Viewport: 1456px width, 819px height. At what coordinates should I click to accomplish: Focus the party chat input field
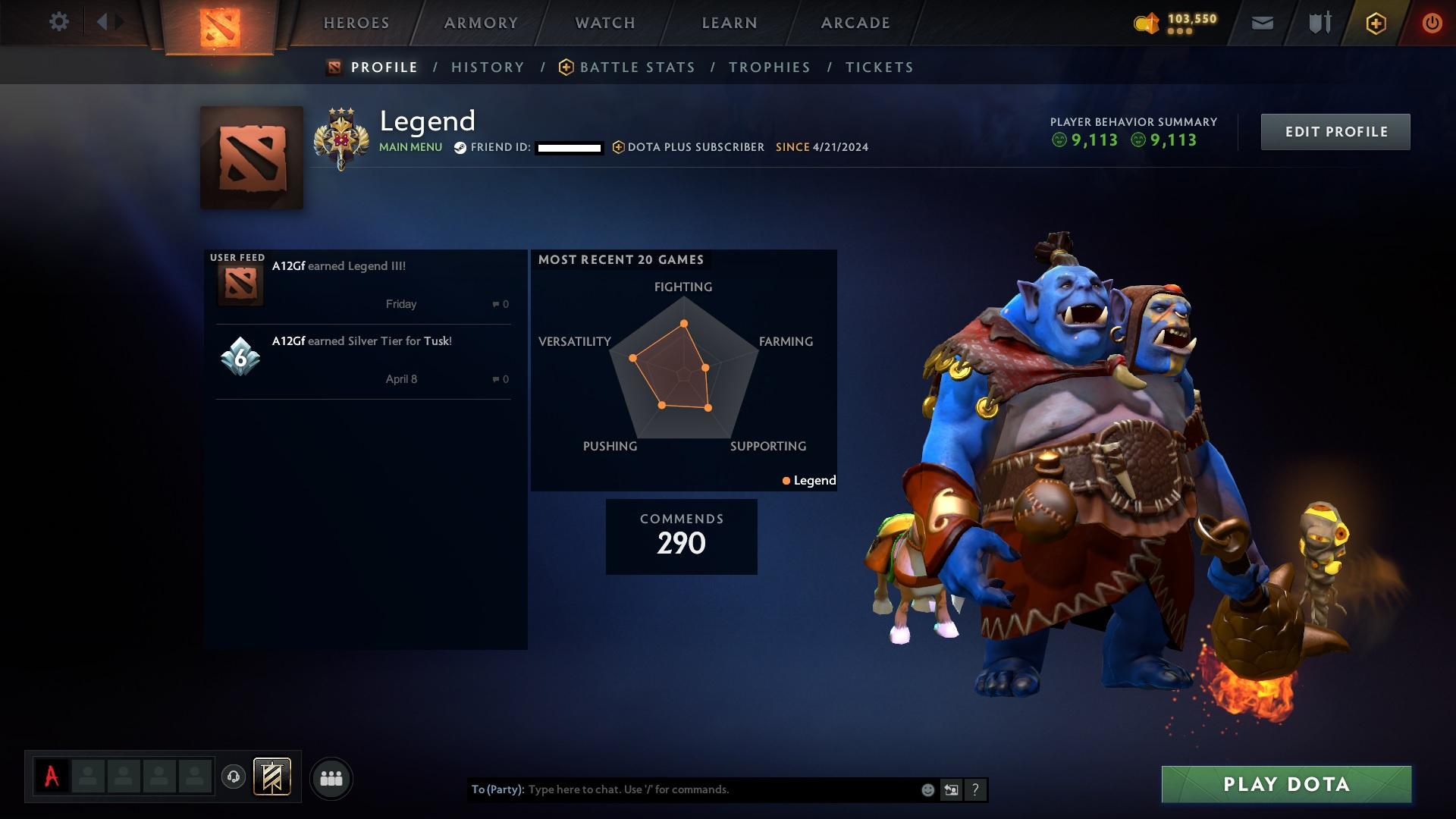(x=720, y=789)
